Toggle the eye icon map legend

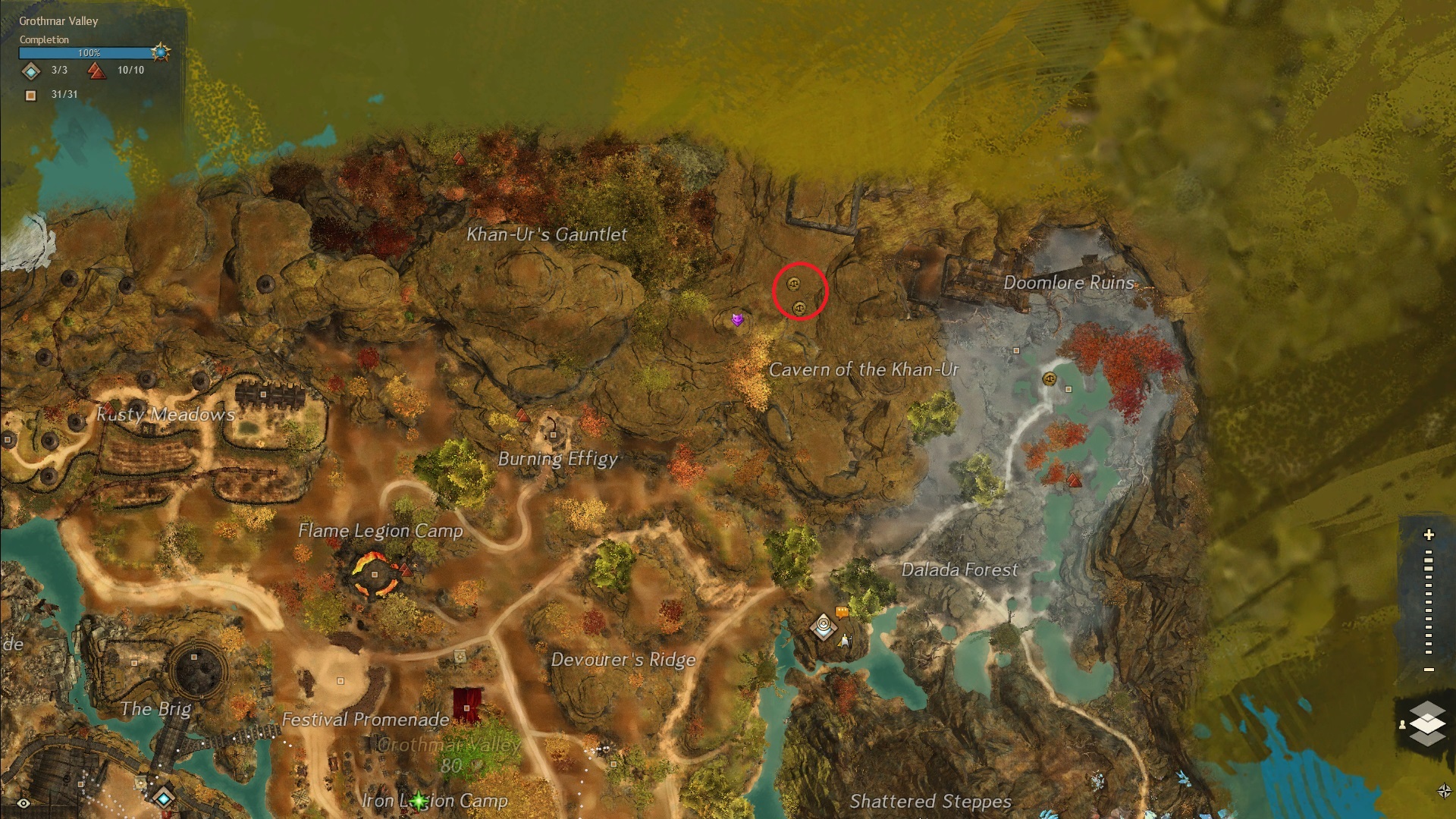click(x=24, y=803)
